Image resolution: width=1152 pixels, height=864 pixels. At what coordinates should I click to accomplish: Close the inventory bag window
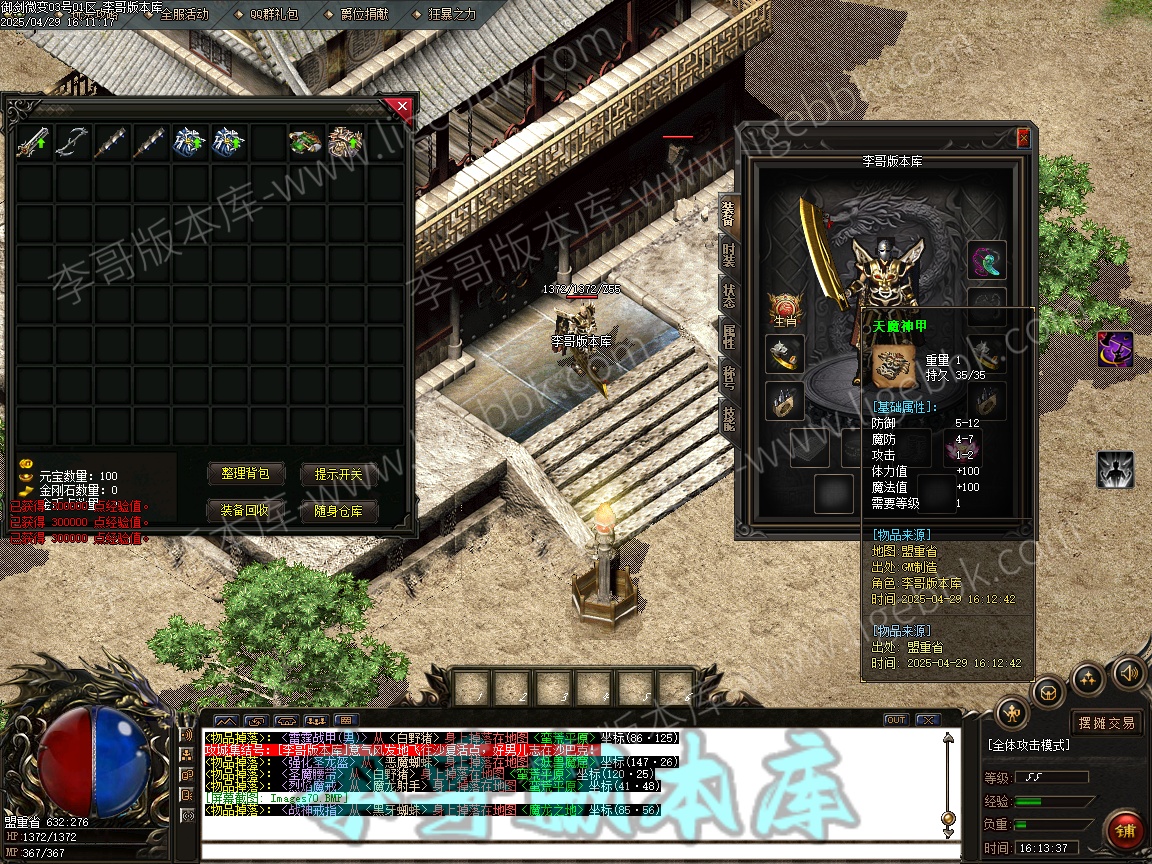click(402, 106)
